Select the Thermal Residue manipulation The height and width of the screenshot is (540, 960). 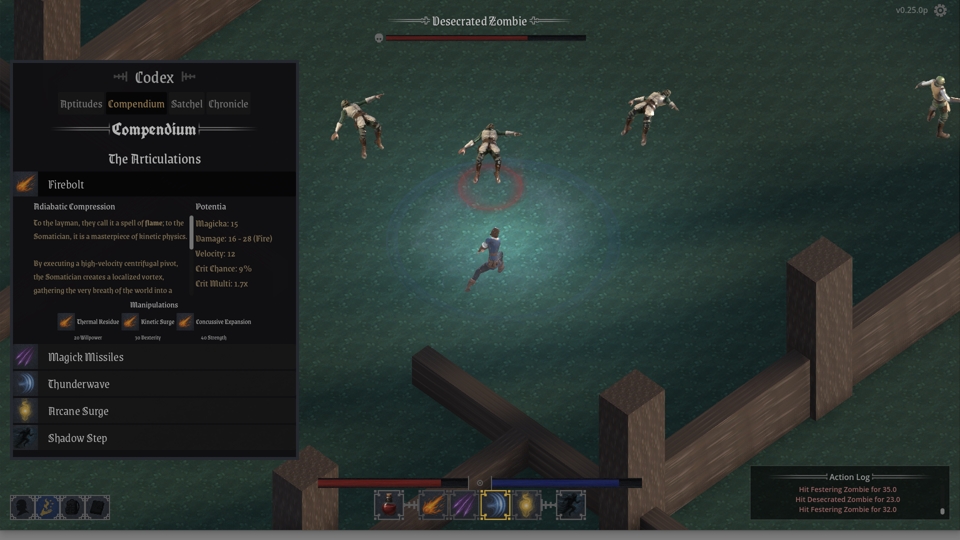66,322
